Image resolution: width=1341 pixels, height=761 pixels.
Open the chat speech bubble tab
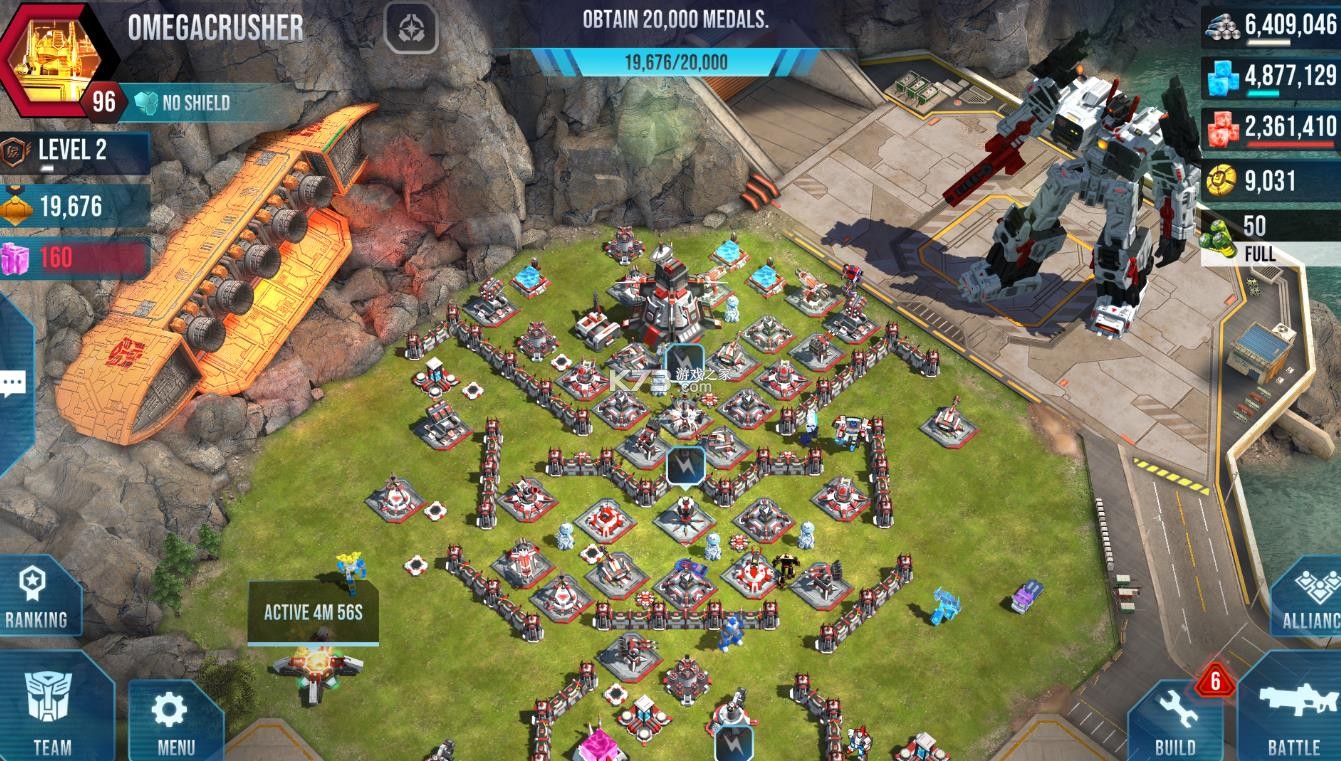(x=13, y=384)
